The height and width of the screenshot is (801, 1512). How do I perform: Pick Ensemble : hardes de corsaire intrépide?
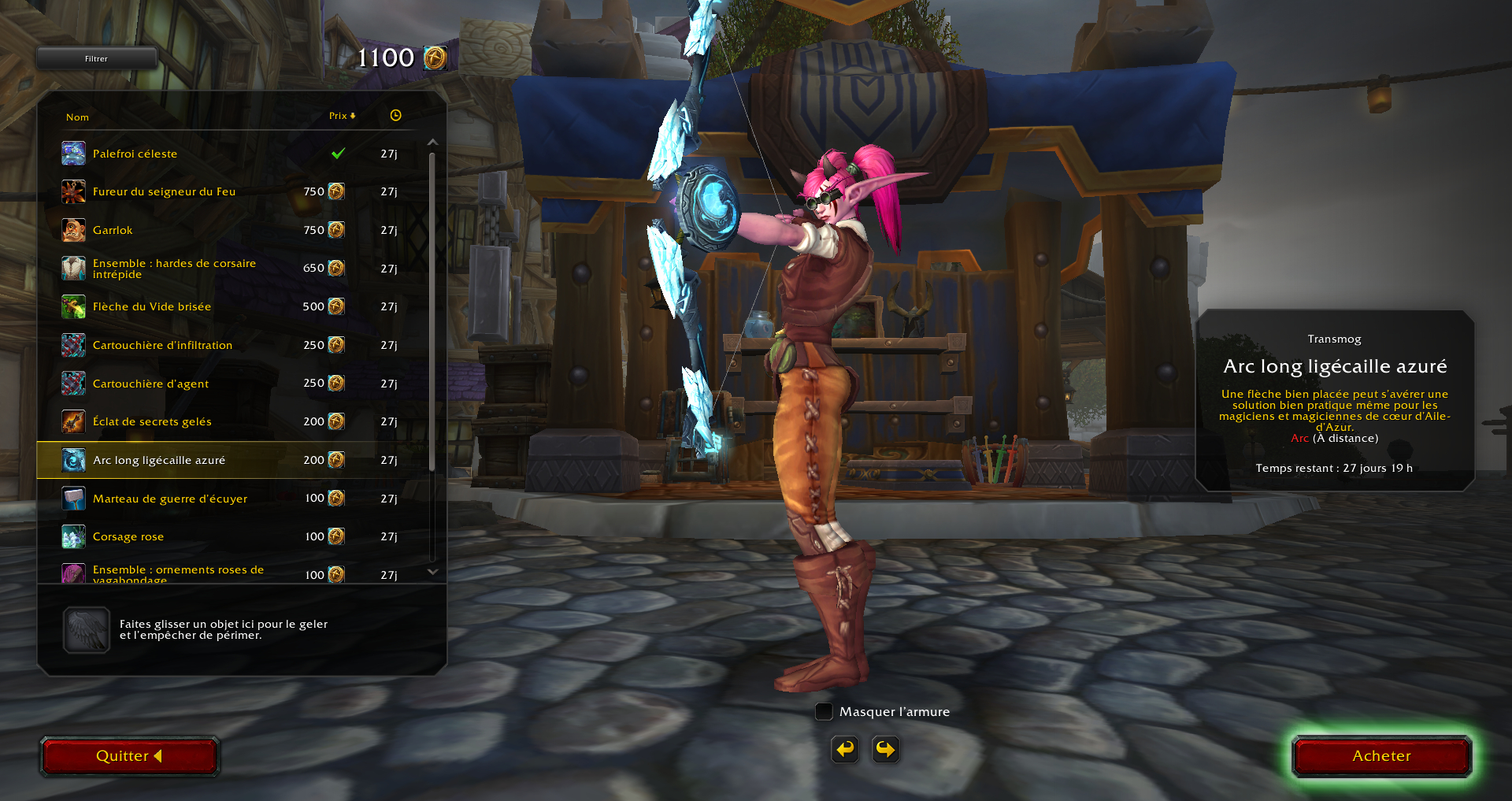(174, 269)
